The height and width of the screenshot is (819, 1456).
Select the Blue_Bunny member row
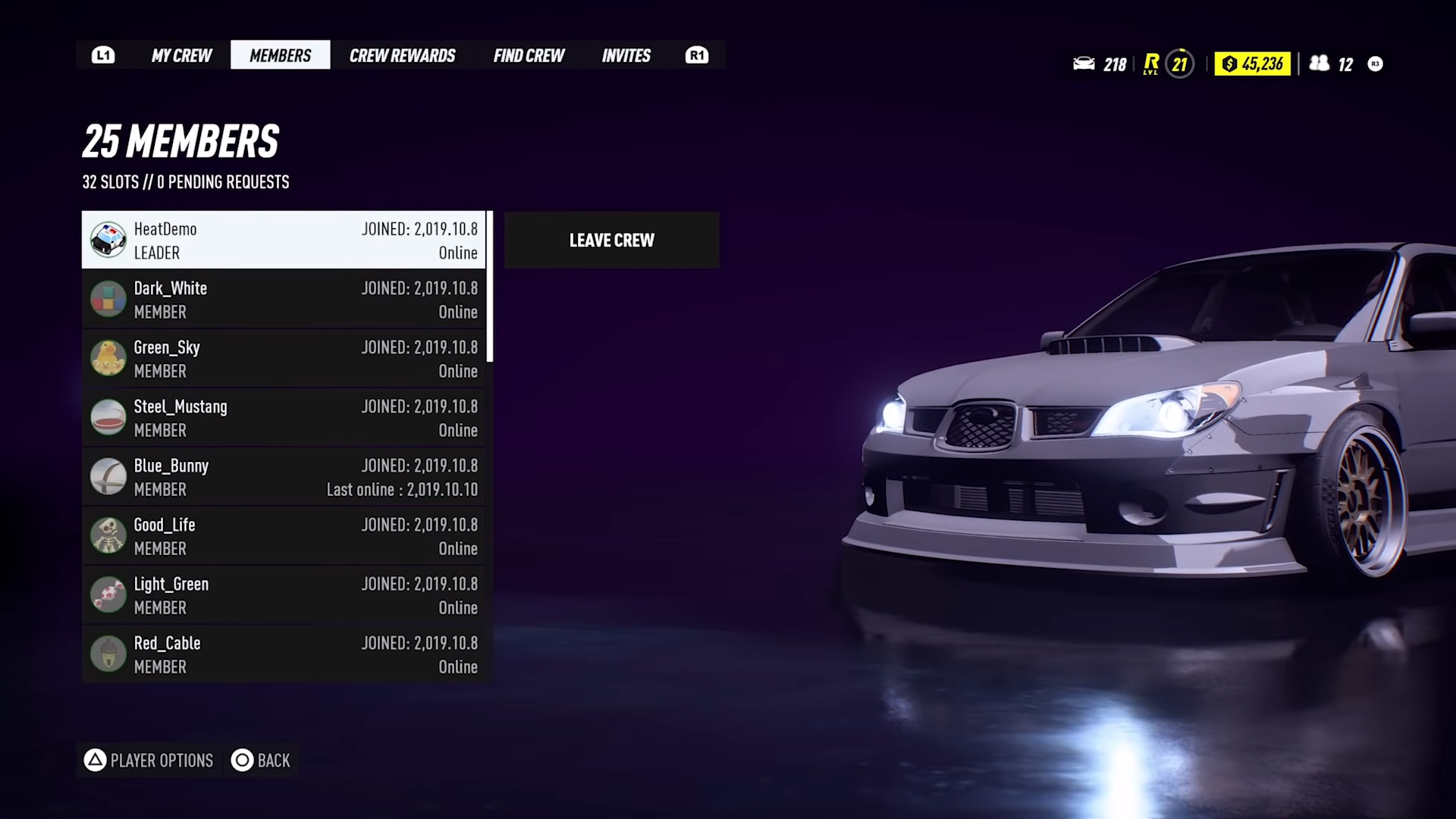click(x=284, y=476)
